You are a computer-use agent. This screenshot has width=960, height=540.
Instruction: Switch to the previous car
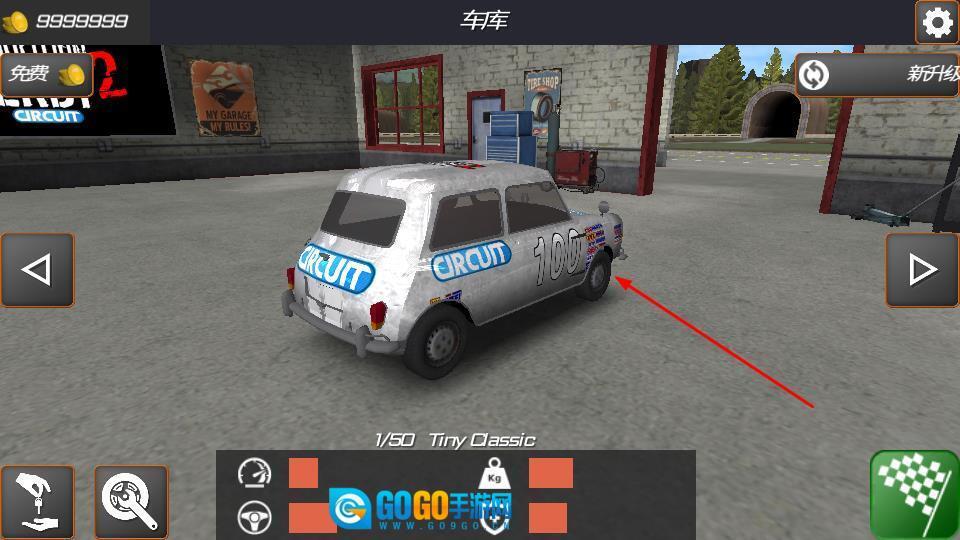(x=37, y=270)
